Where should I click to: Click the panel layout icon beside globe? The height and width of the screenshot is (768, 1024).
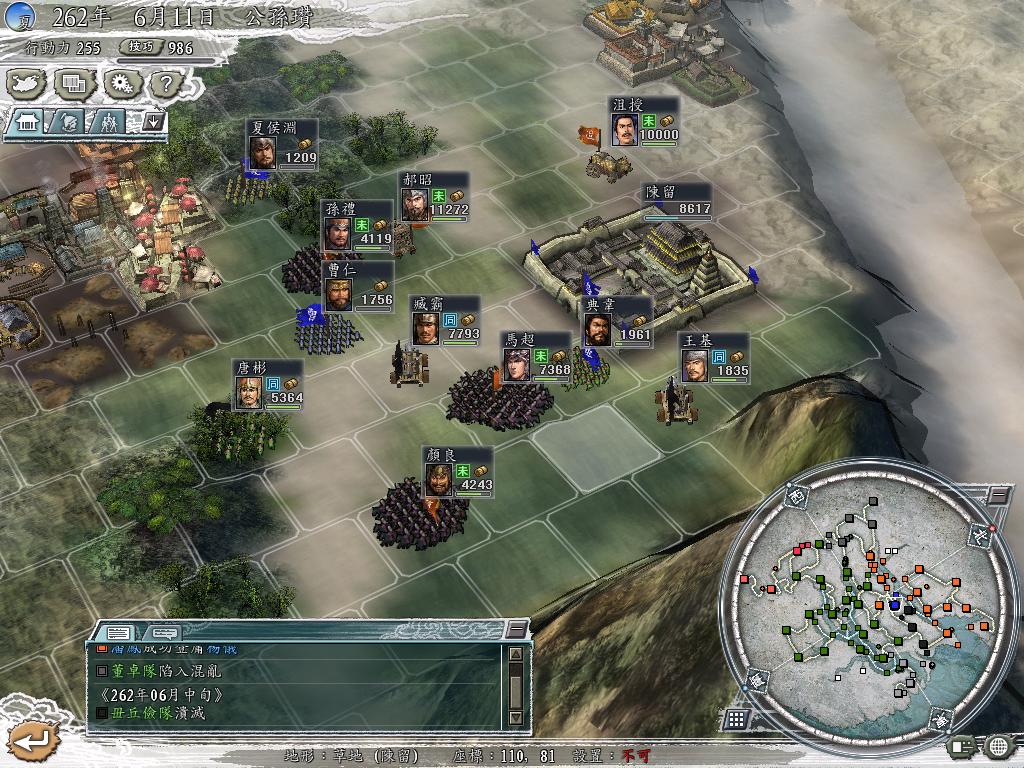pos(962,746)
